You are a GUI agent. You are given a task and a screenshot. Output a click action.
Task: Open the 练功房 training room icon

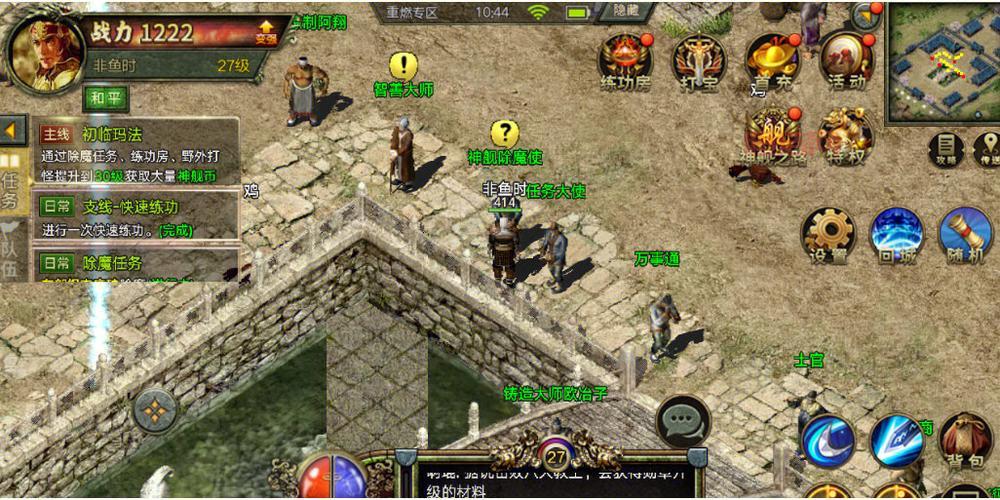625,61
